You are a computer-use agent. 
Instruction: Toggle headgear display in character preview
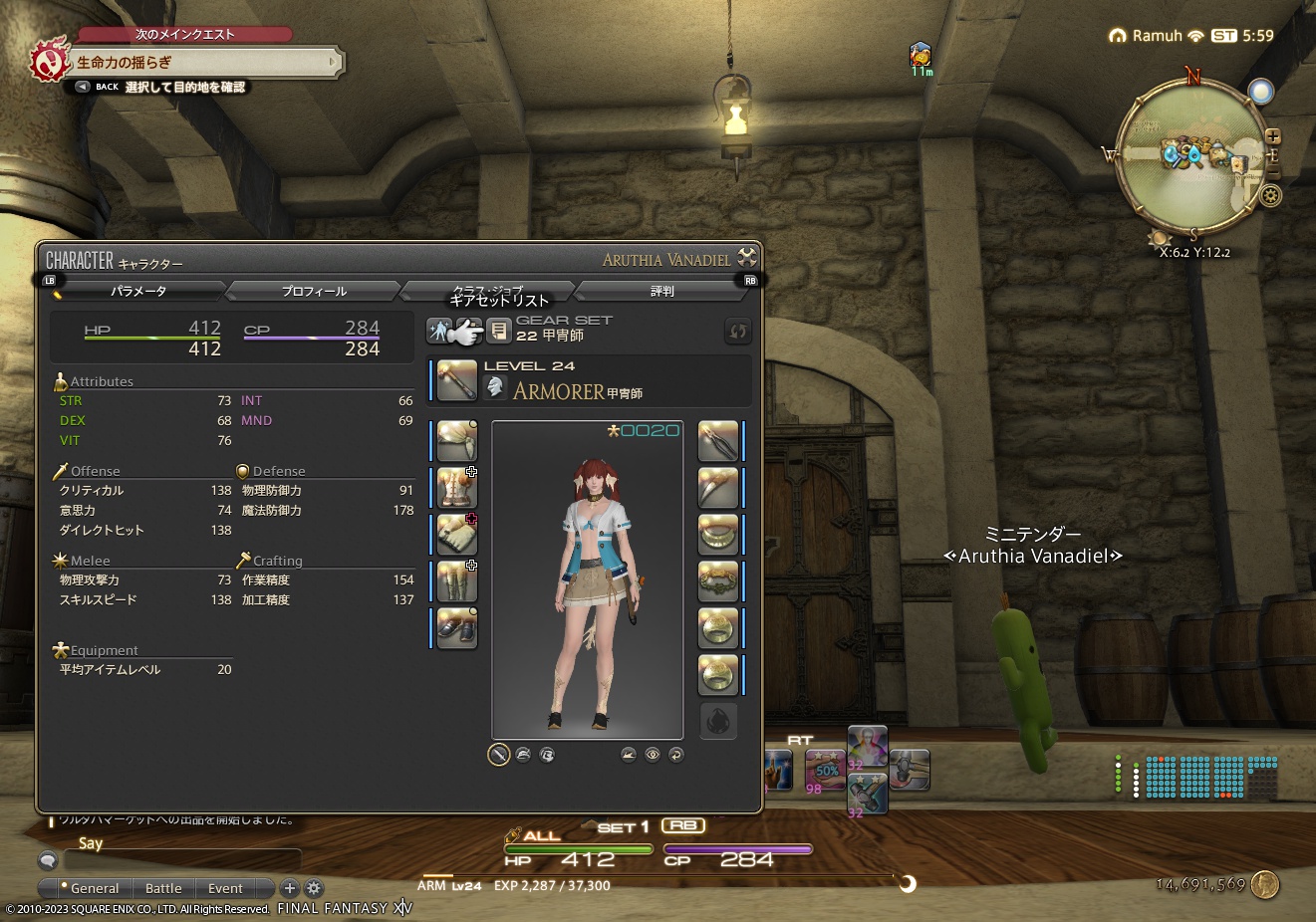[523, 755]
